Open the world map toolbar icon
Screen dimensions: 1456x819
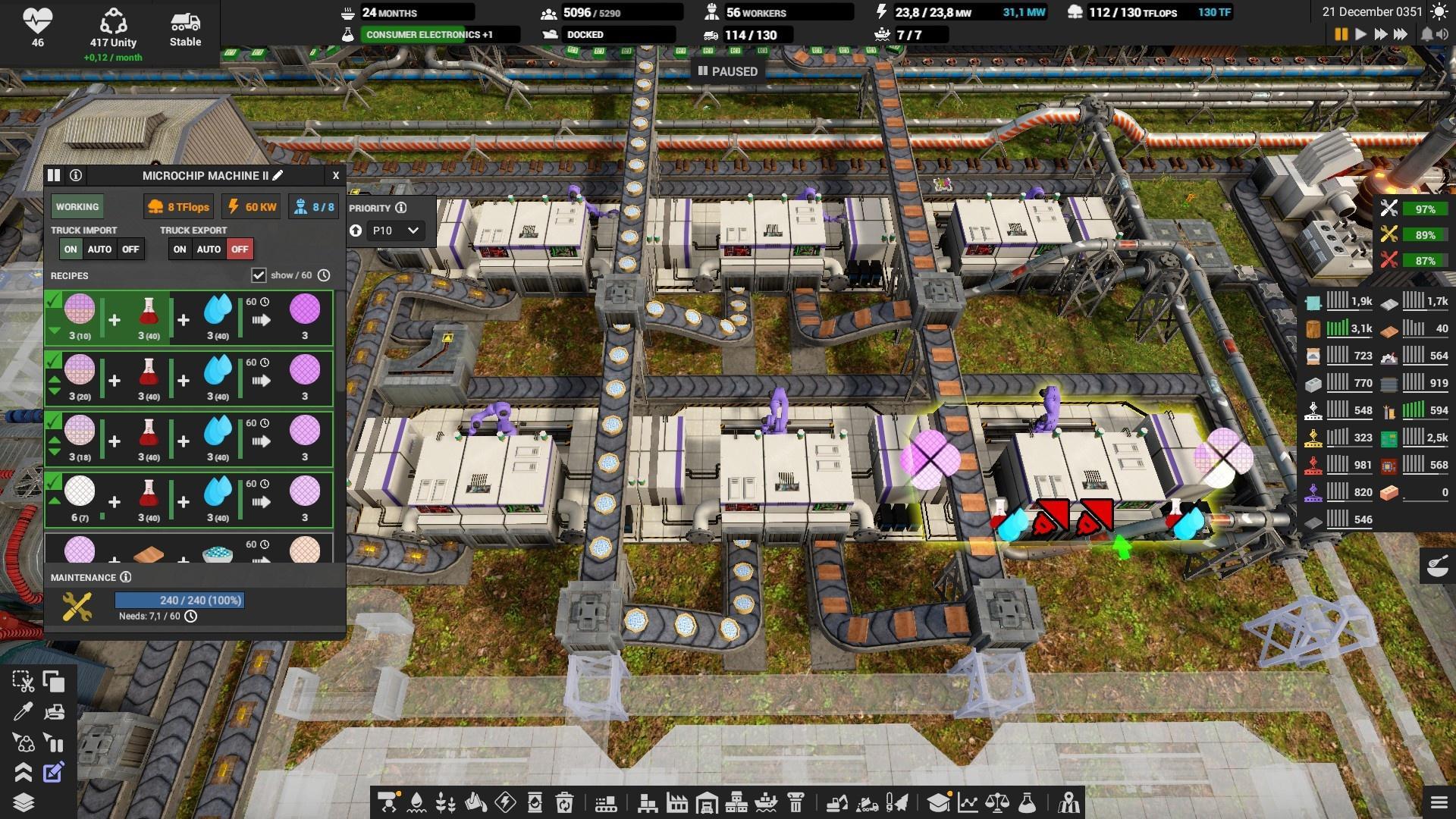pos(1069,802)
